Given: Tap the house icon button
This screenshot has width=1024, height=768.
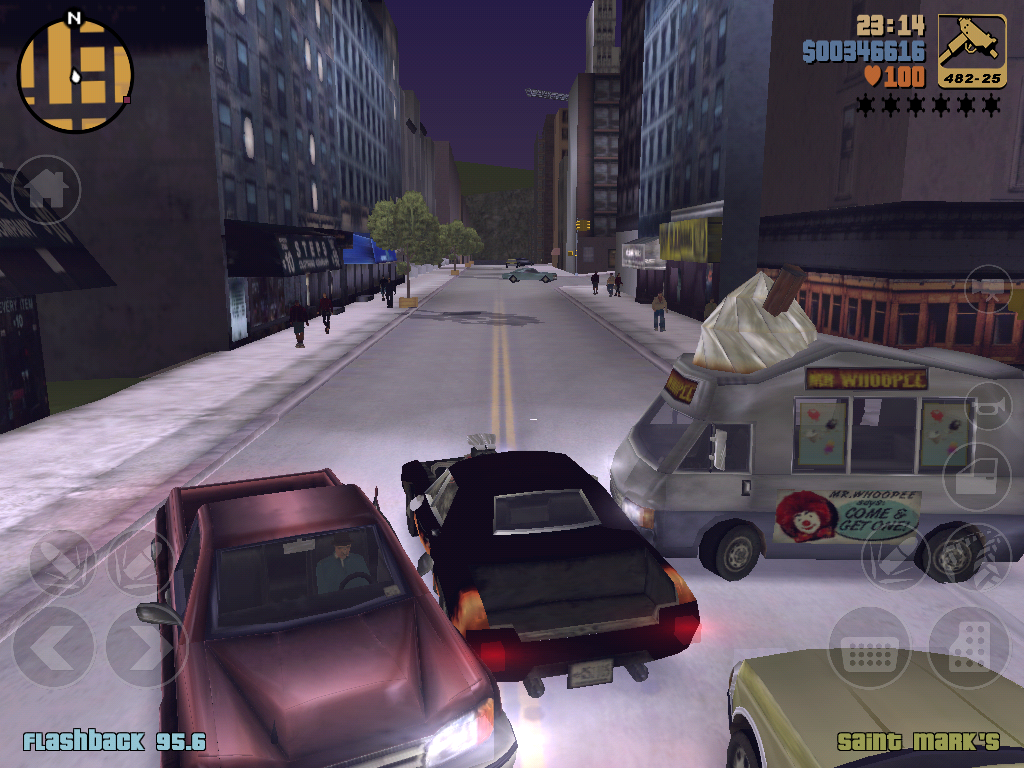Looking at the screenshot, I should click(46, 189).
